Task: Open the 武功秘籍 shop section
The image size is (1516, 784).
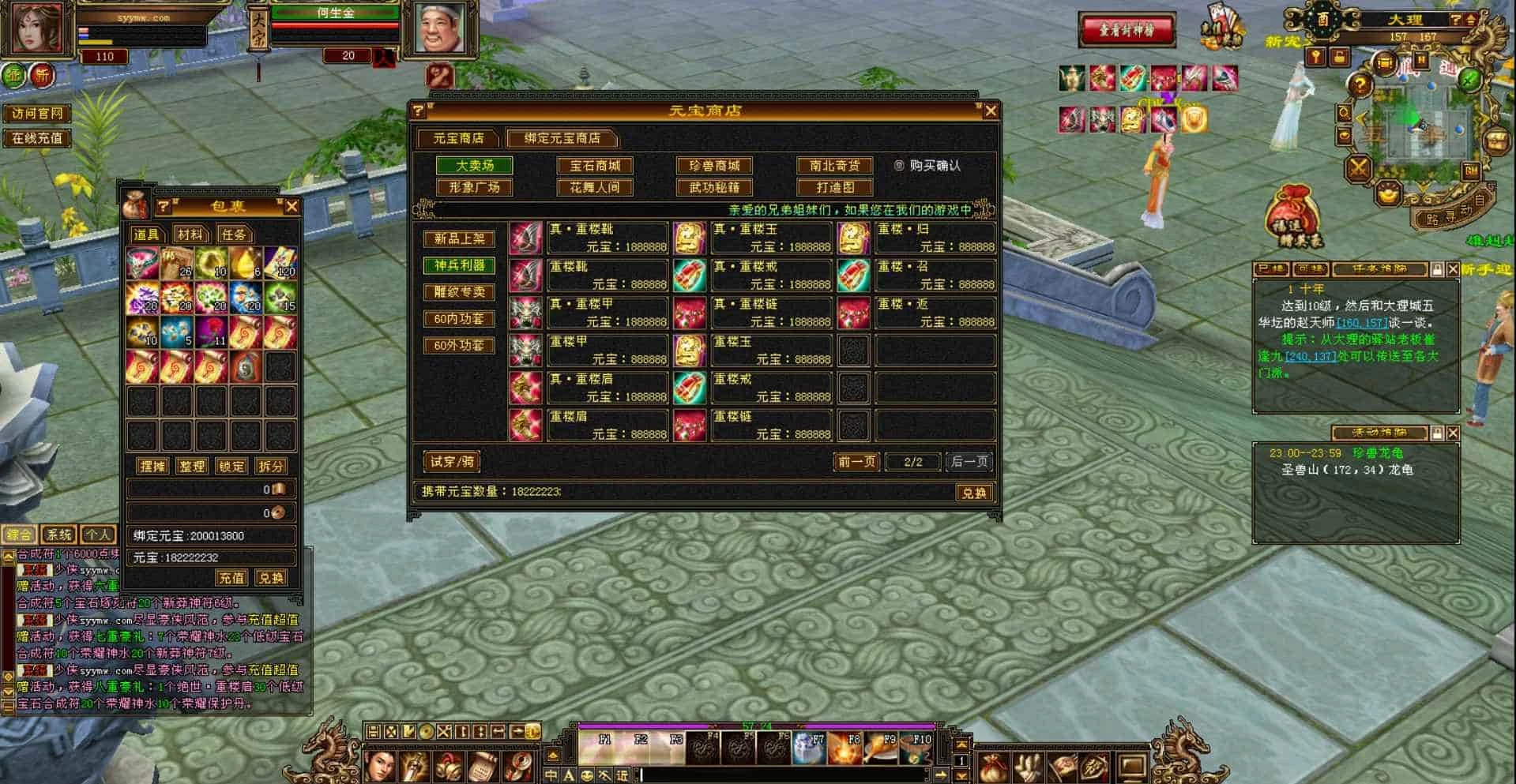Action: pos(714,187)
